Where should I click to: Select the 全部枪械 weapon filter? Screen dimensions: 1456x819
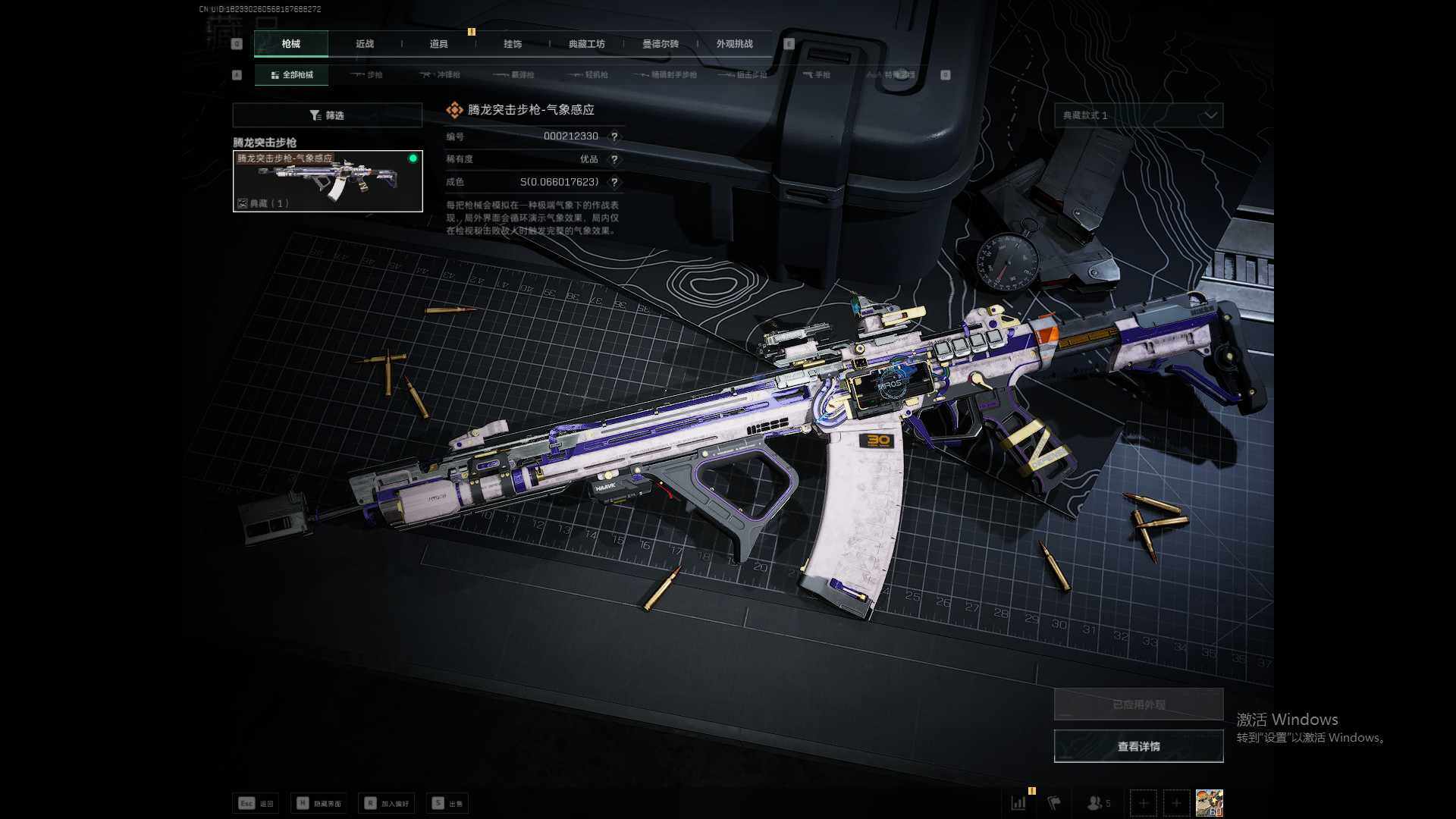click(x=291, y=75)
